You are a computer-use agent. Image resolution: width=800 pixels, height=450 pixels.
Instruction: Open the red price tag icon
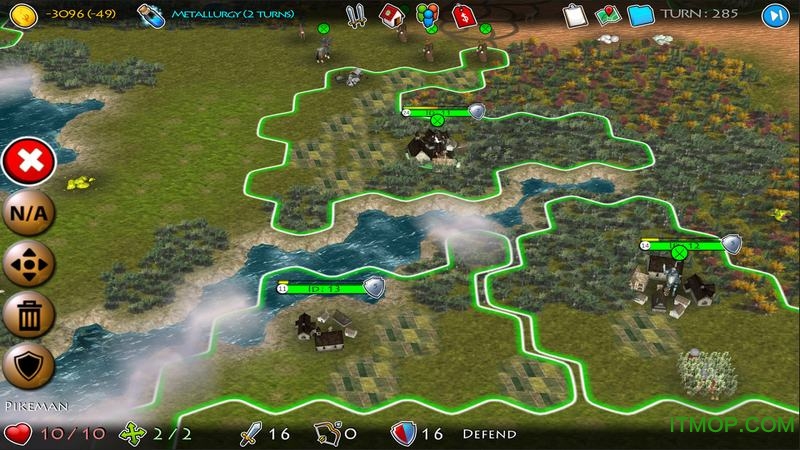point(462,15)
